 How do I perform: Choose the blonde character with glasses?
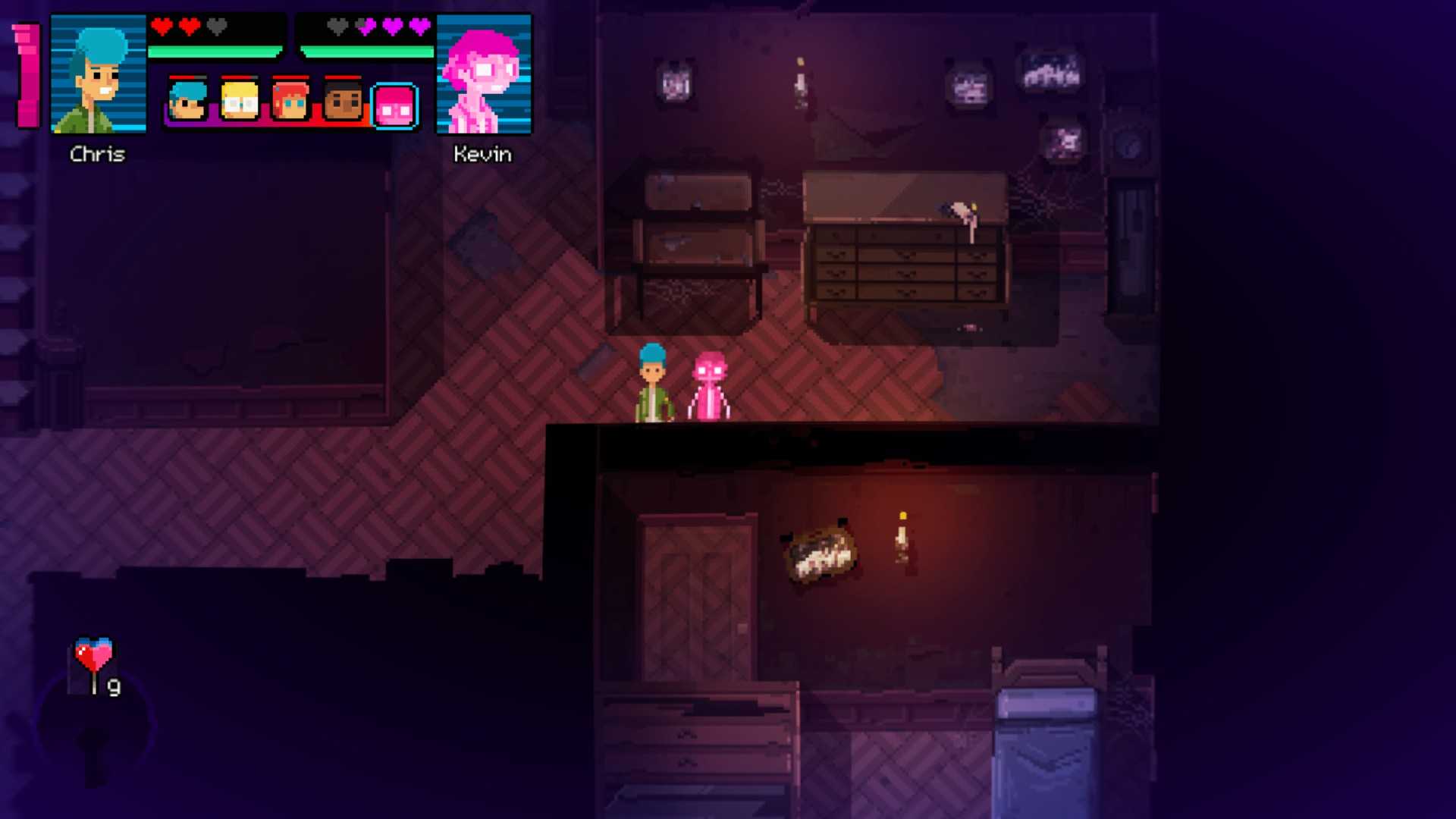pos(240,101)
